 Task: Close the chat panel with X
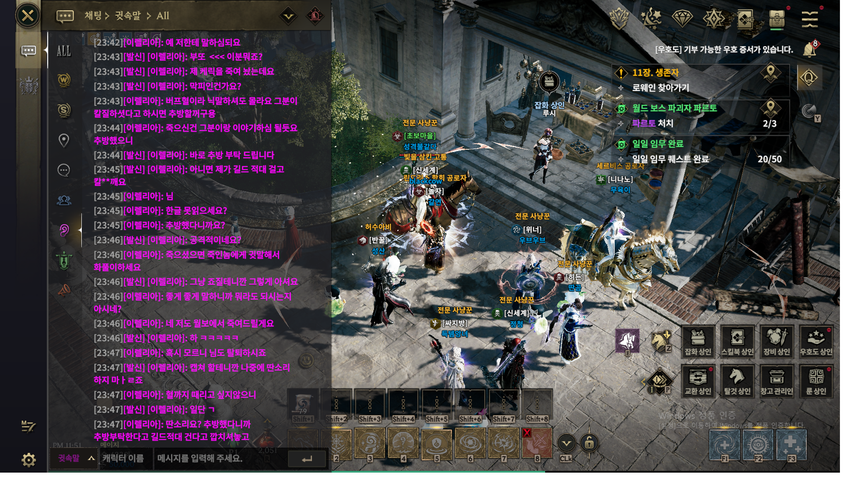[28, 15]
